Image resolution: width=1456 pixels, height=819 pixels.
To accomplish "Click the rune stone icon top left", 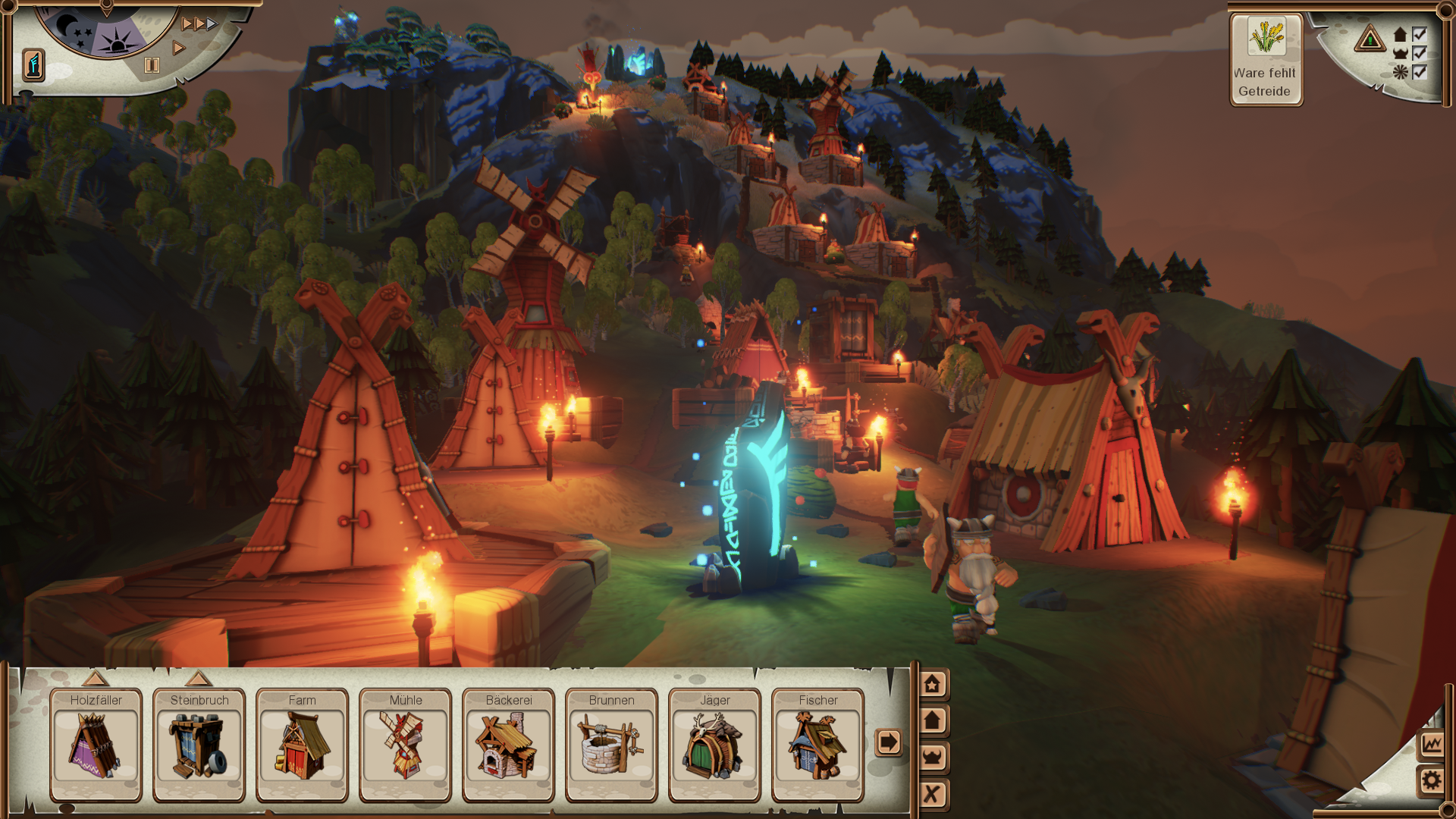I will click(x=32, y=64).
